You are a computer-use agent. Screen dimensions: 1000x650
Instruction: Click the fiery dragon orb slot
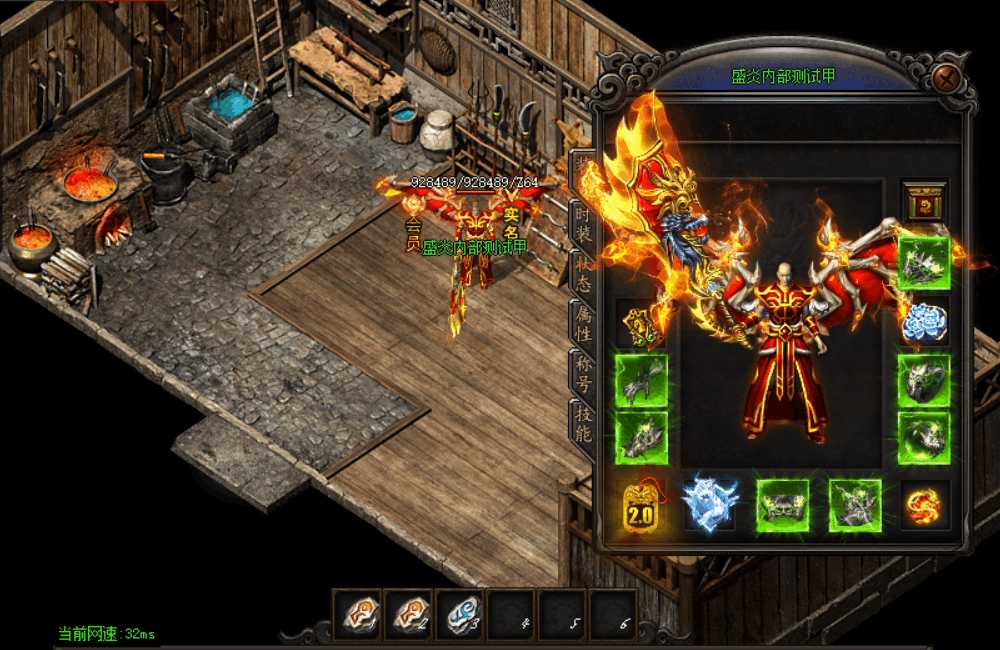923,505
